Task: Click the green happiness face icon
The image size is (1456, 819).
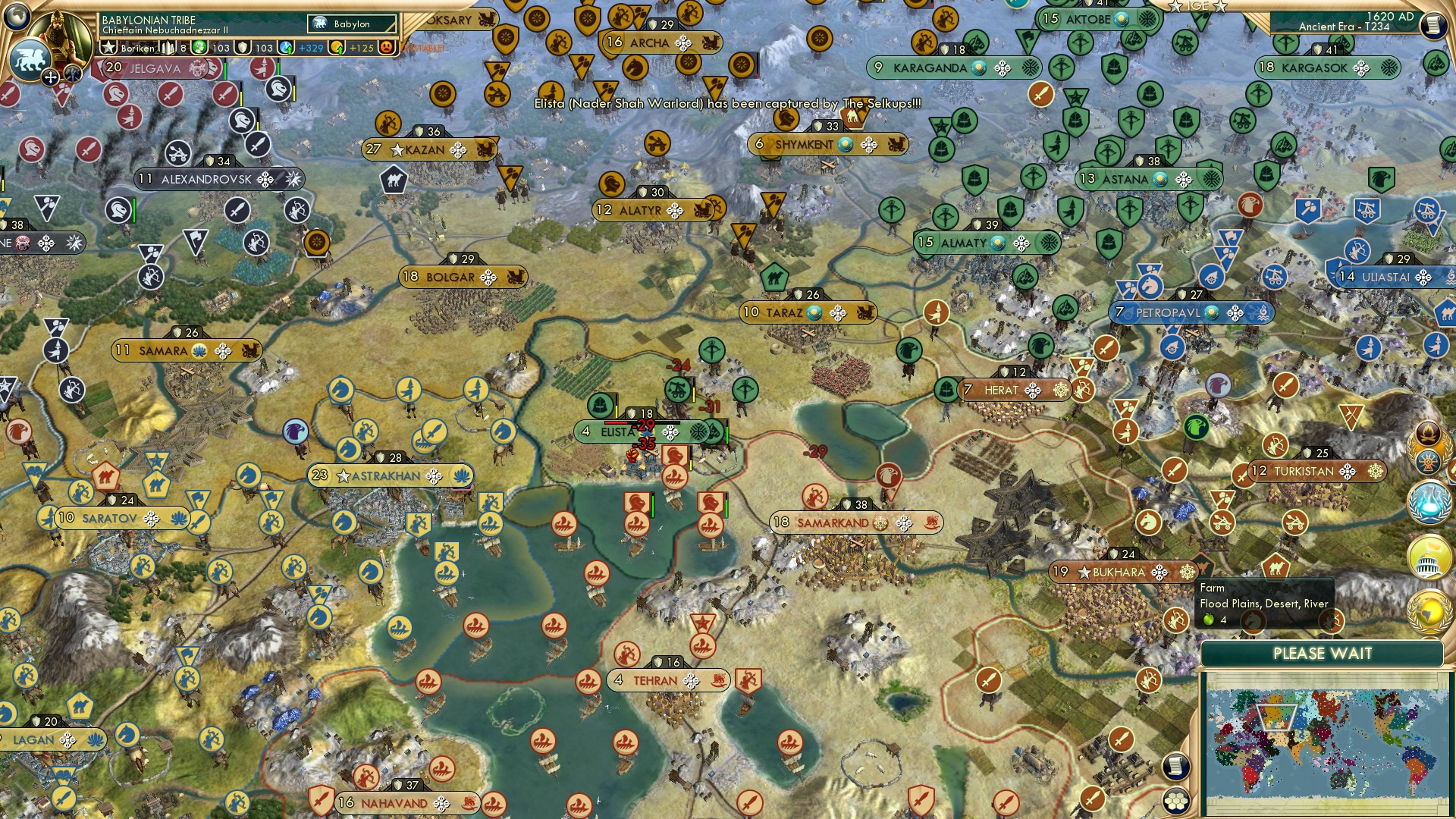Action: 199,47
